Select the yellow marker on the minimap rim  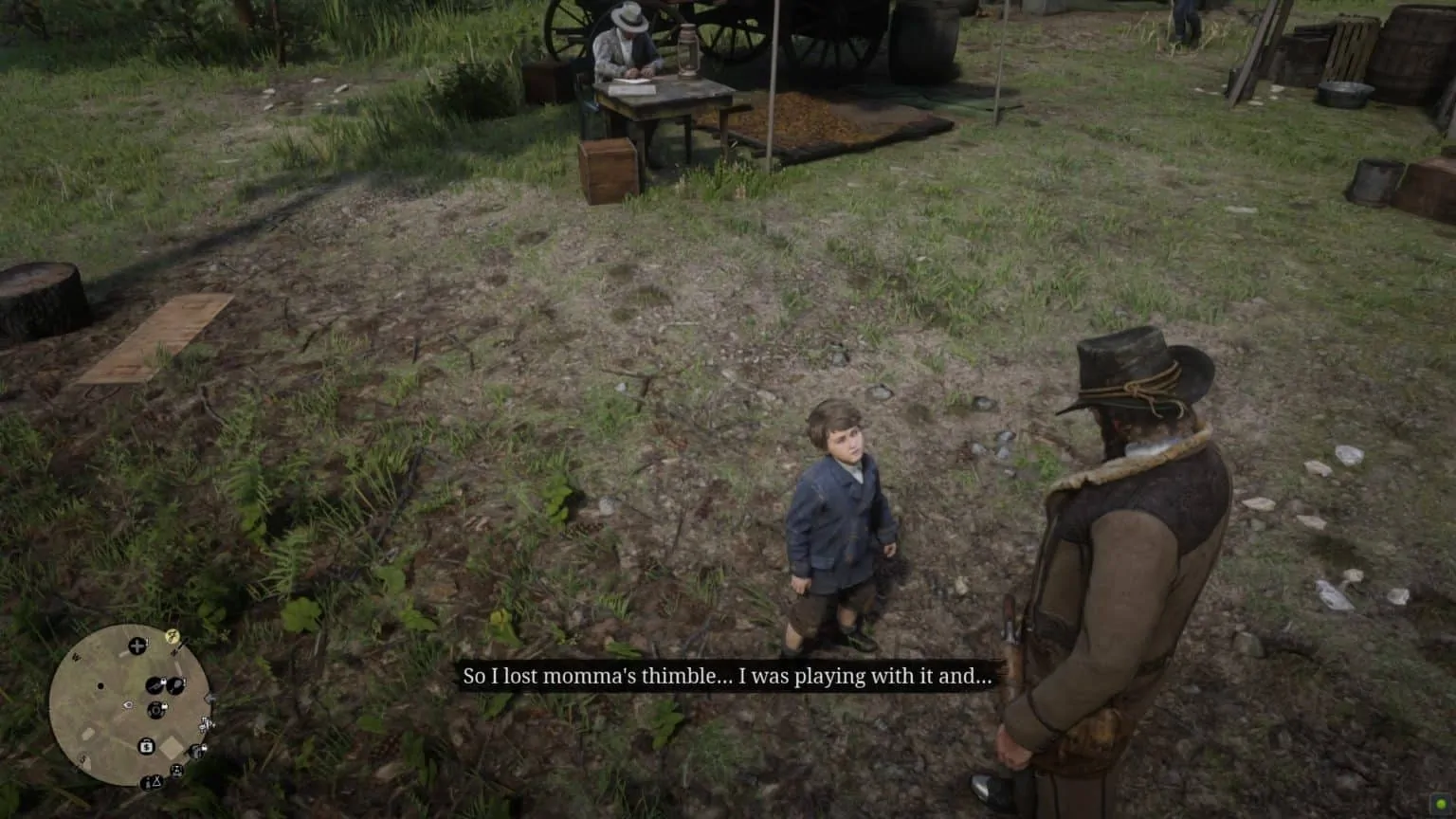(173, 636)
